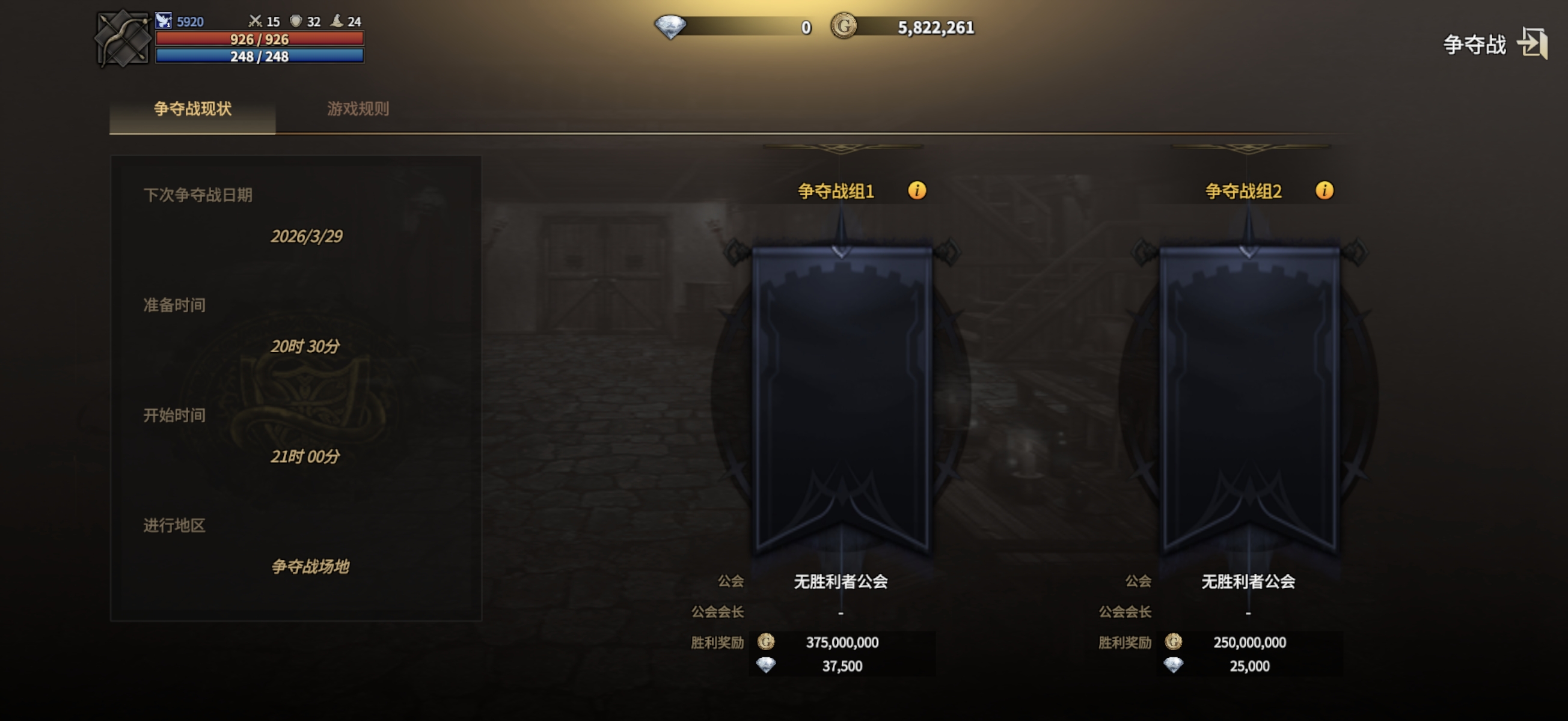Tap the gold coin currency icon
Image resolution: width=1568 pixels, height=721 pixels.
tap(844, 27)
